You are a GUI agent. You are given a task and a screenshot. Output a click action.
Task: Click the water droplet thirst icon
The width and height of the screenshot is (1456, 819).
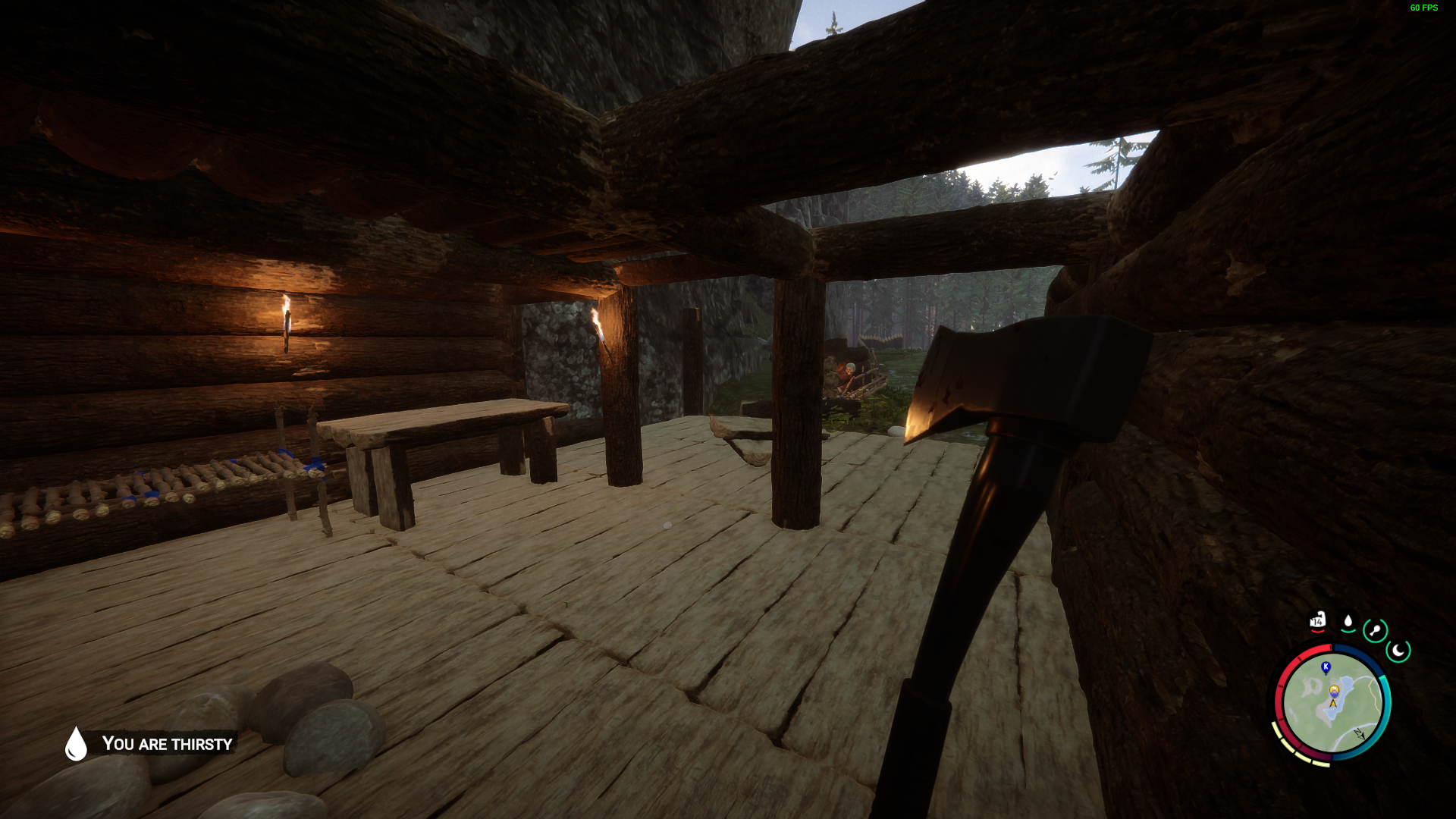pos(1348,622)
